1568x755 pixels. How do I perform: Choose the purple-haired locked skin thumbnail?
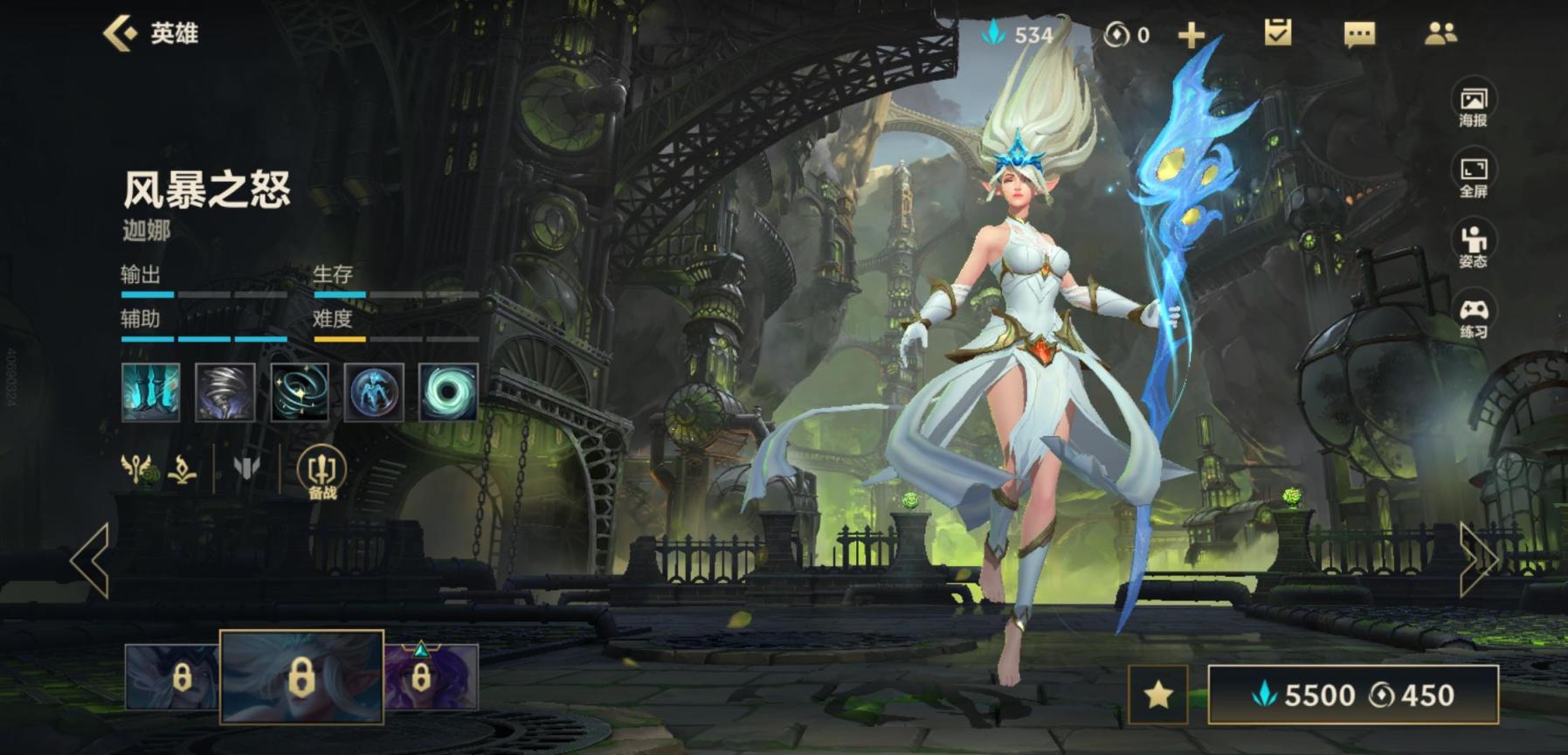[x=432, y=677]
